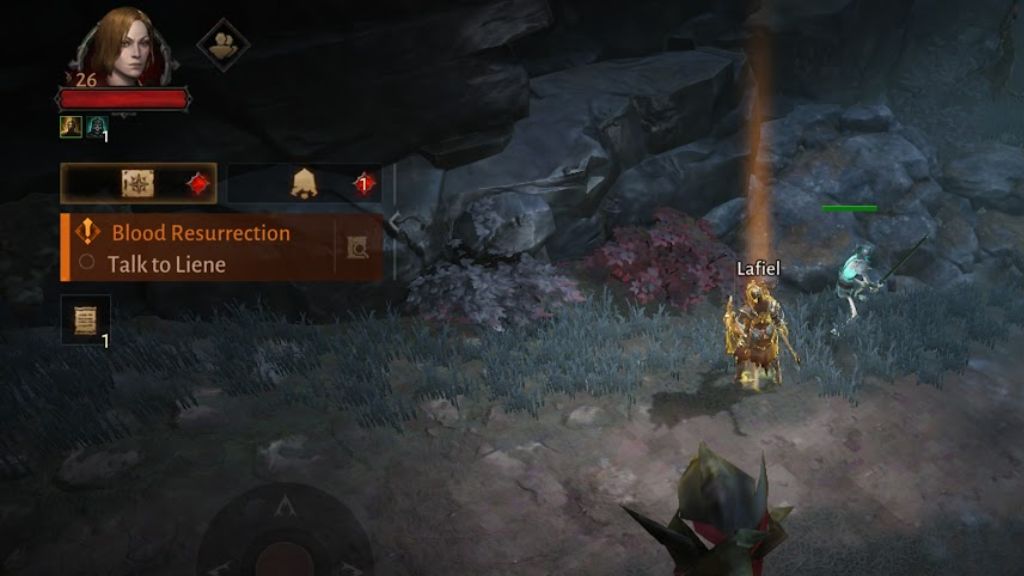This screenshot has width=1024, height=576.
Task: Open quest details with the magnifier scroll icon
Action: (x=357, y=247)
